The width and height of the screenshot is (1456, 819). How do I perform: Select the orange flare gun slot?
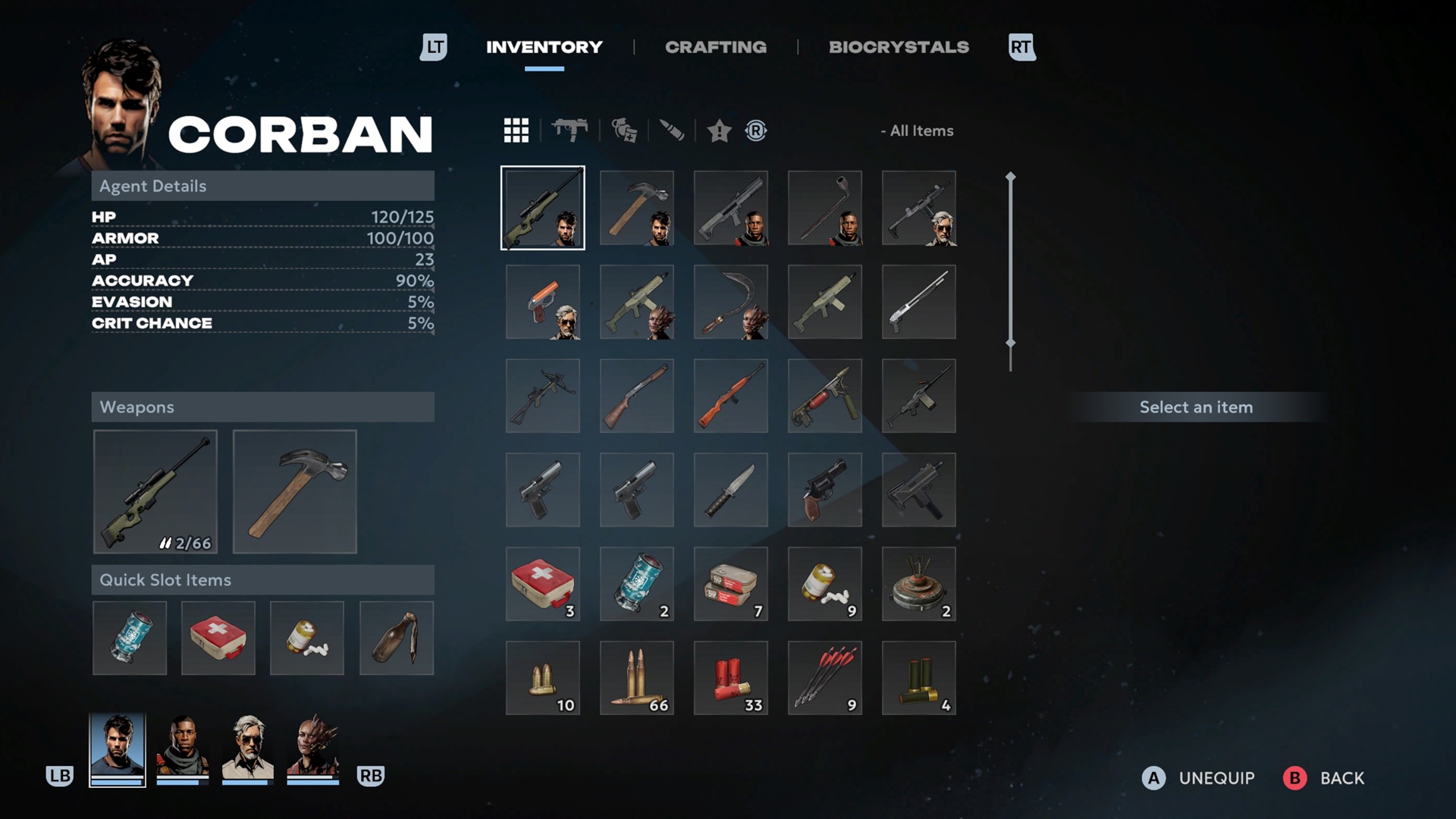pos(543,302)
